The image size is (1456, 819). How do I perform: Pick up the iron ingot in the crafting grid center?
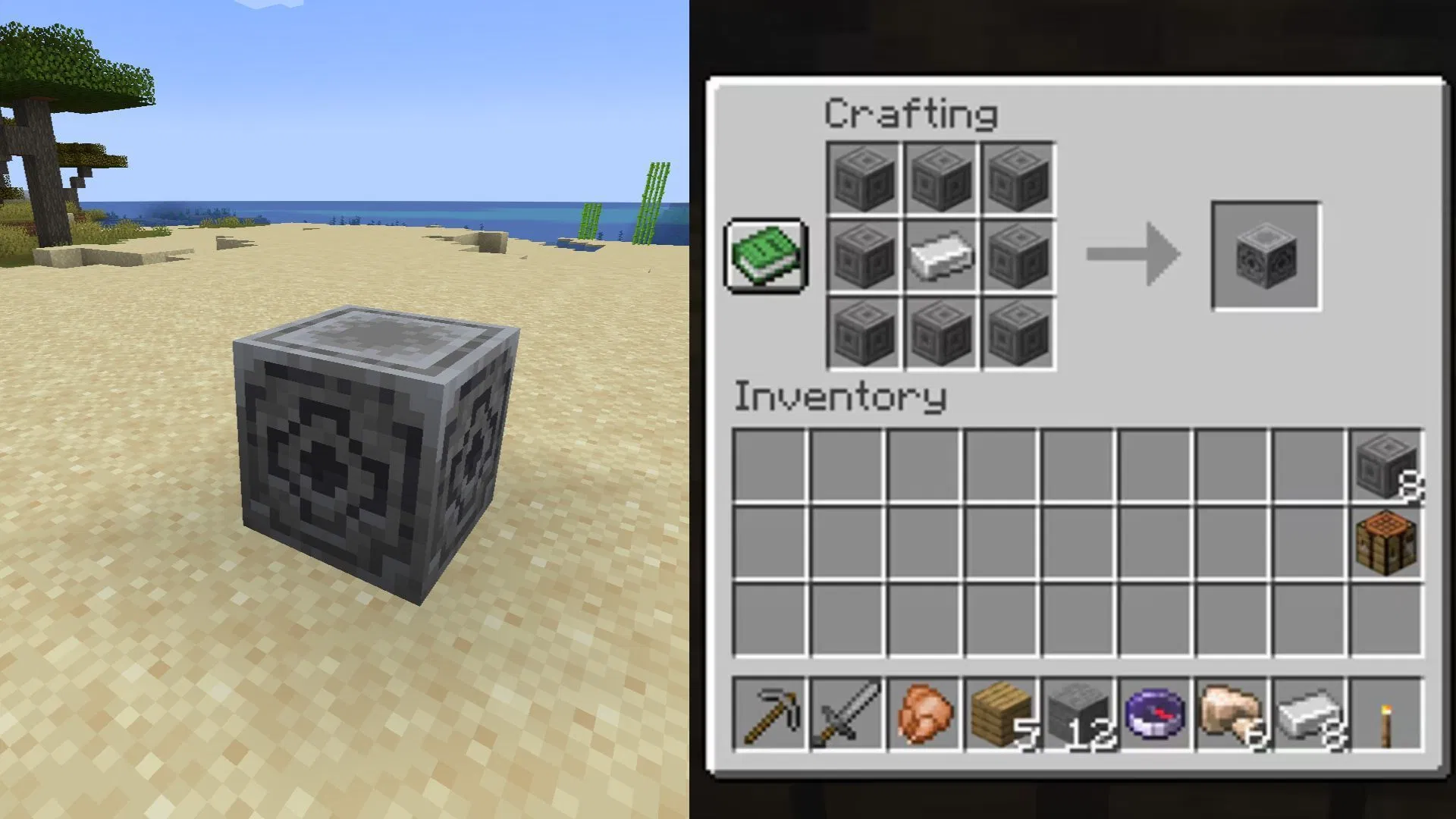[x=940, y=255]
